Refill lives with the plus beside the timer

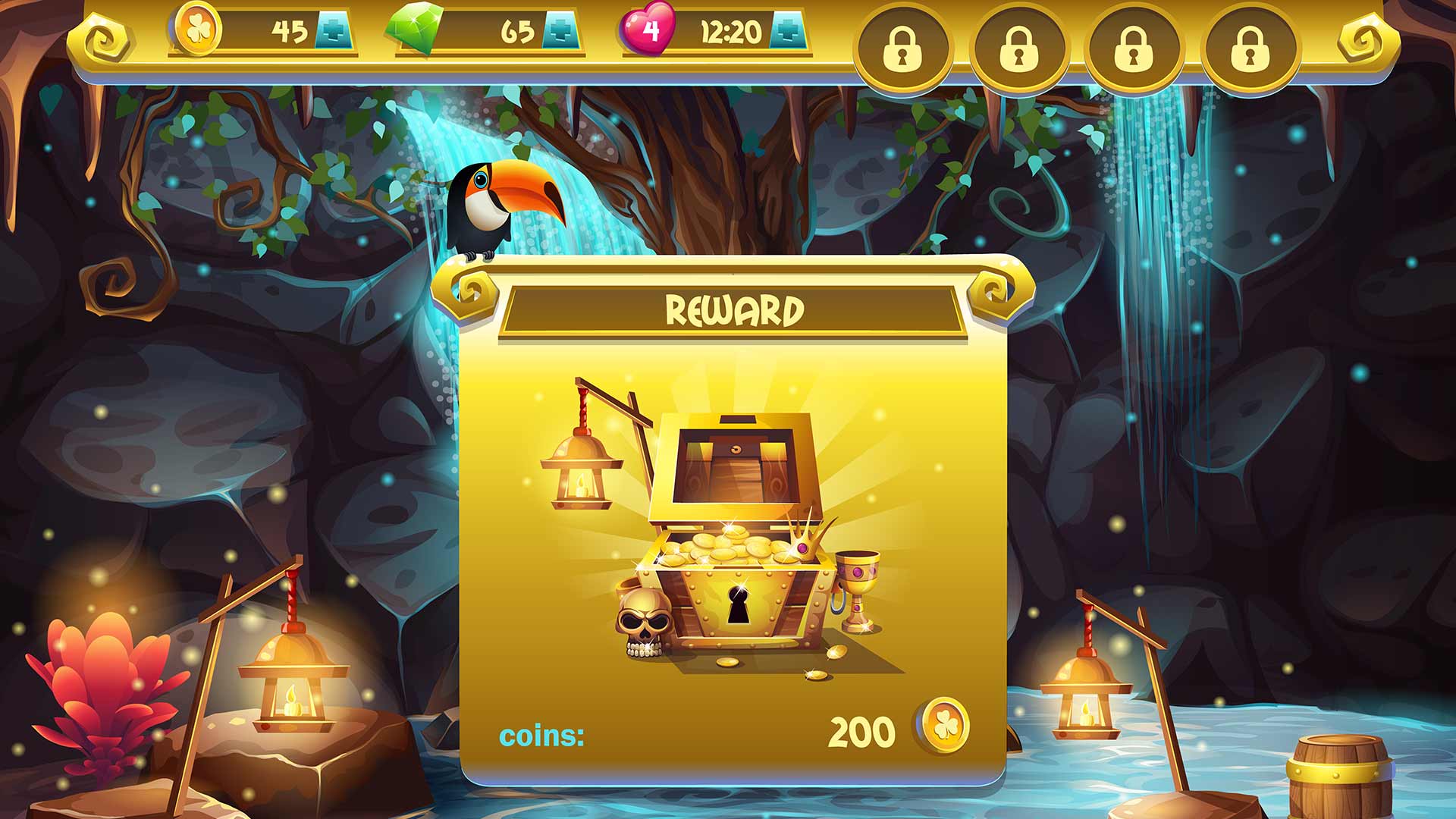788,31
